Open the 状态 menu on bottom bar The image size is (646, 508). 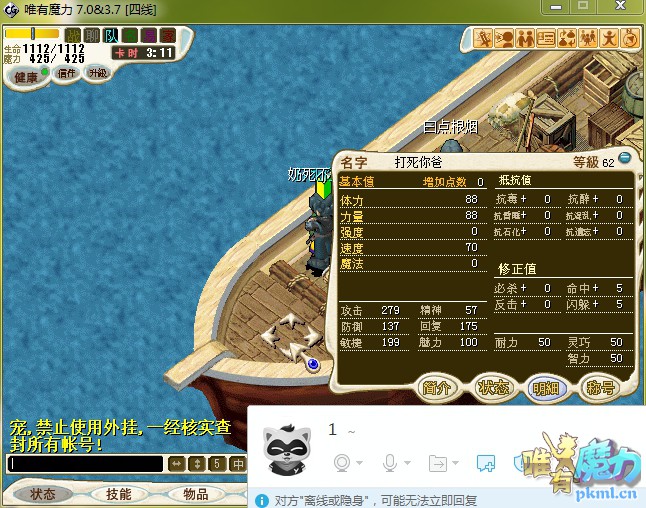43,494
